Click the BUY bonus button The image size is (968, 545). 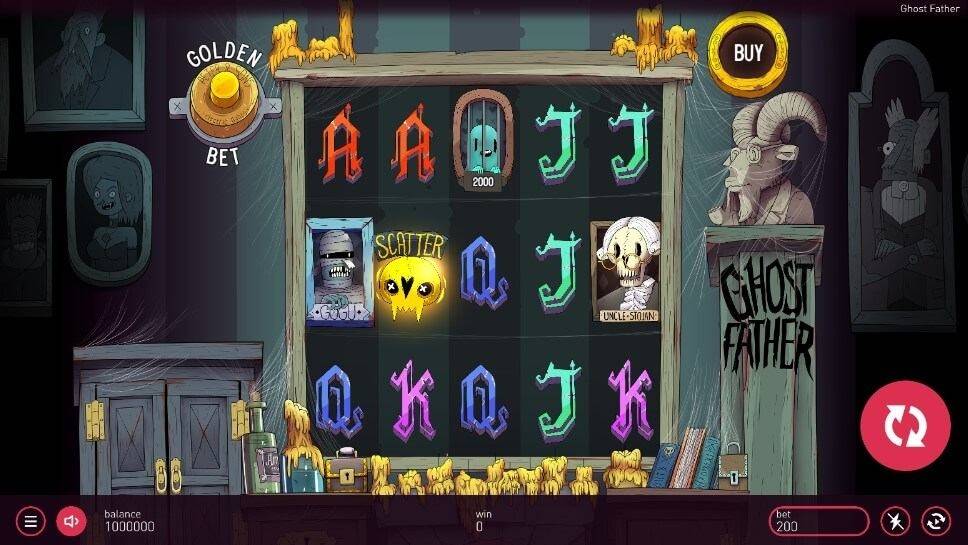(x=747, y=53)
